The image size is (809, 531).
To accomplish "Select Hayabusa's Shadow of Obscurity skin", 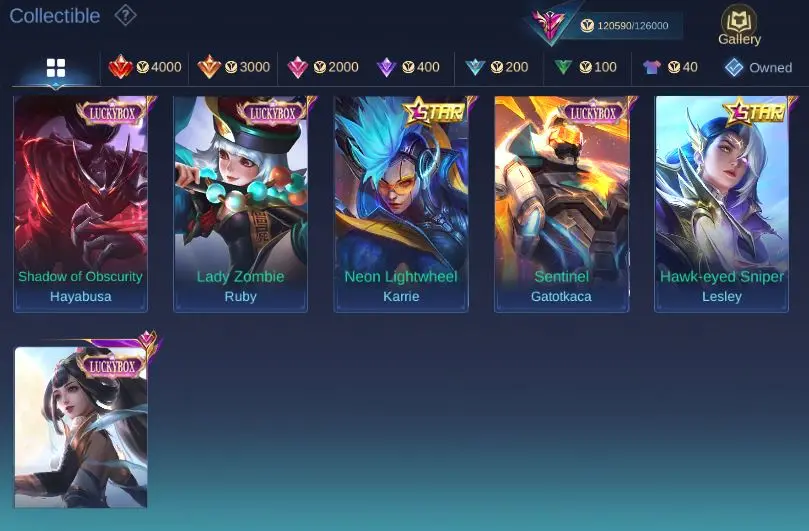I will 80,203.
